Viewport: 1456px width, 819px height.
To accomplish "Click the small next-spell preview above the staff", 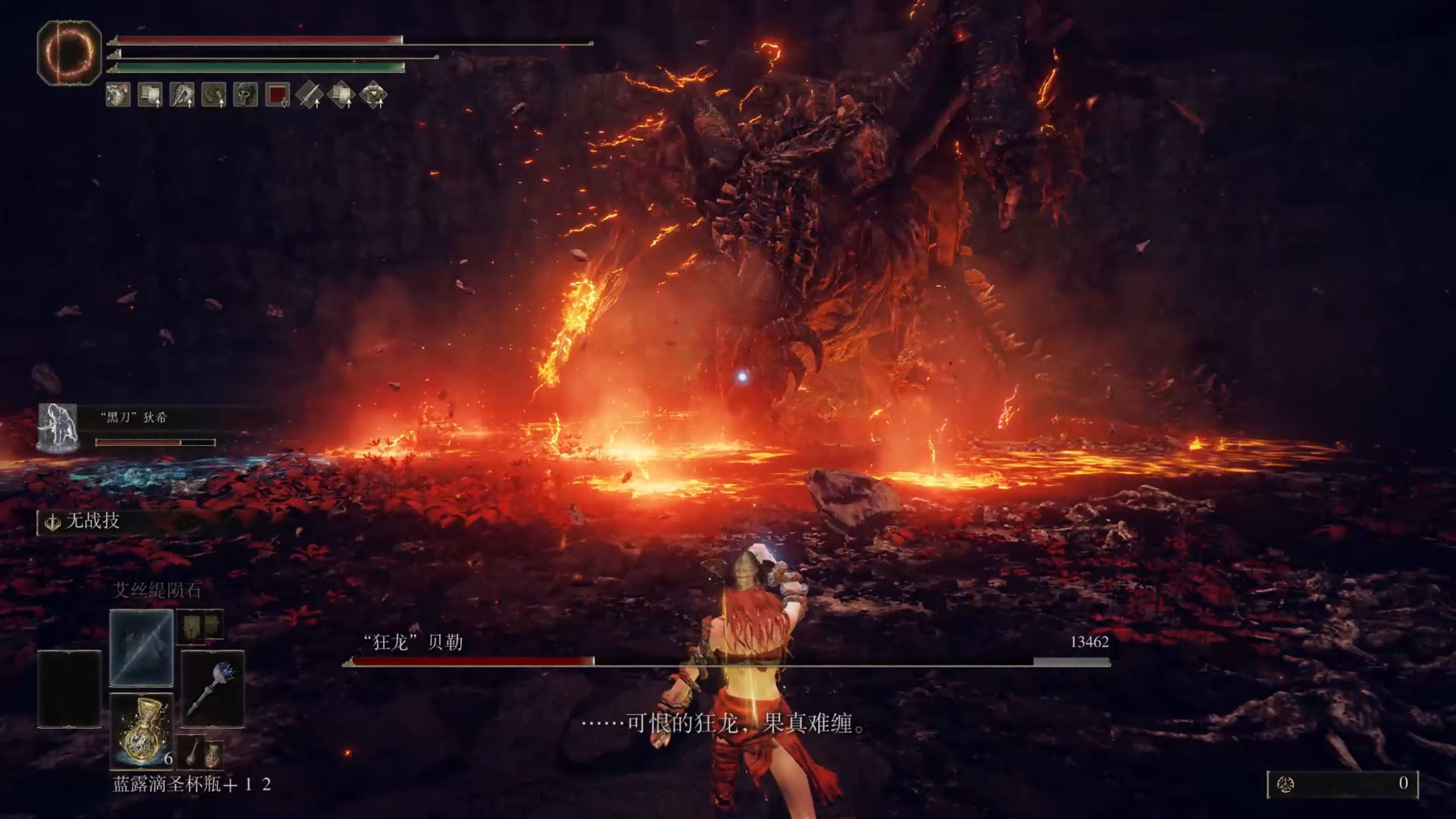I will click(x=200, y=627).
